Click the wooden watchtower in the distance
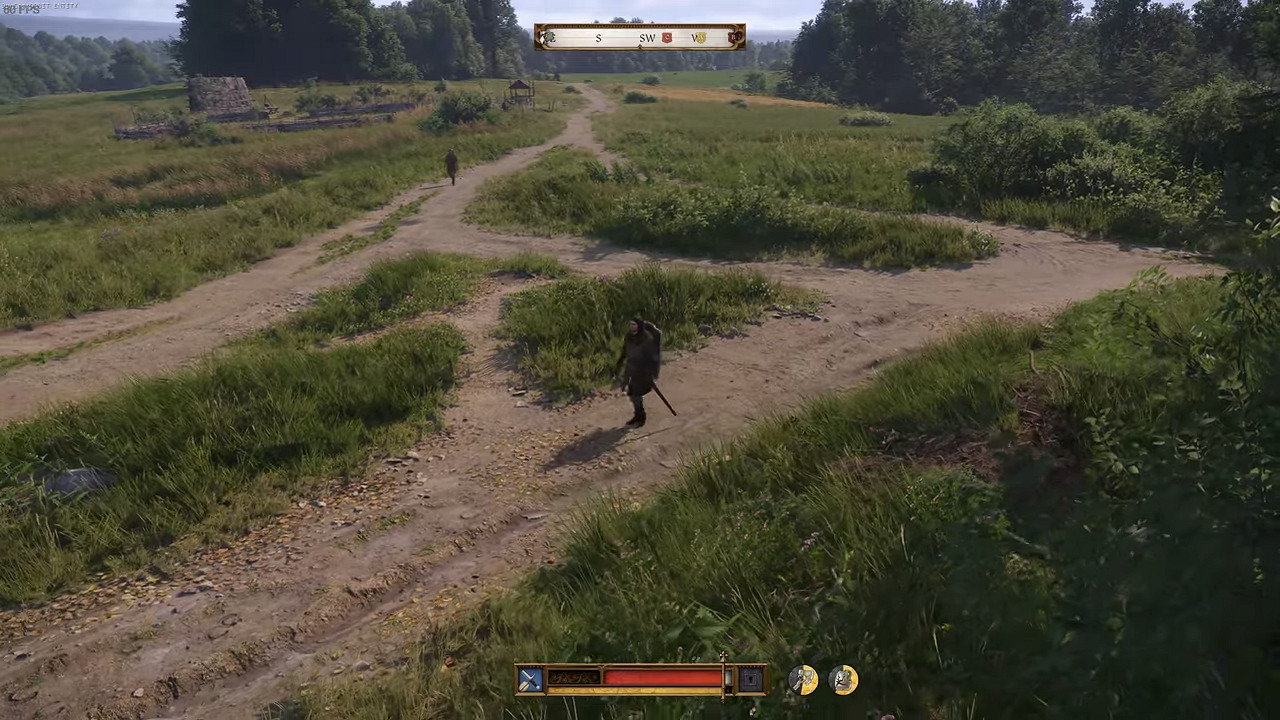The height and width of the screenshot is (720, 1280). pyautogui.click(x=520, y=88)
